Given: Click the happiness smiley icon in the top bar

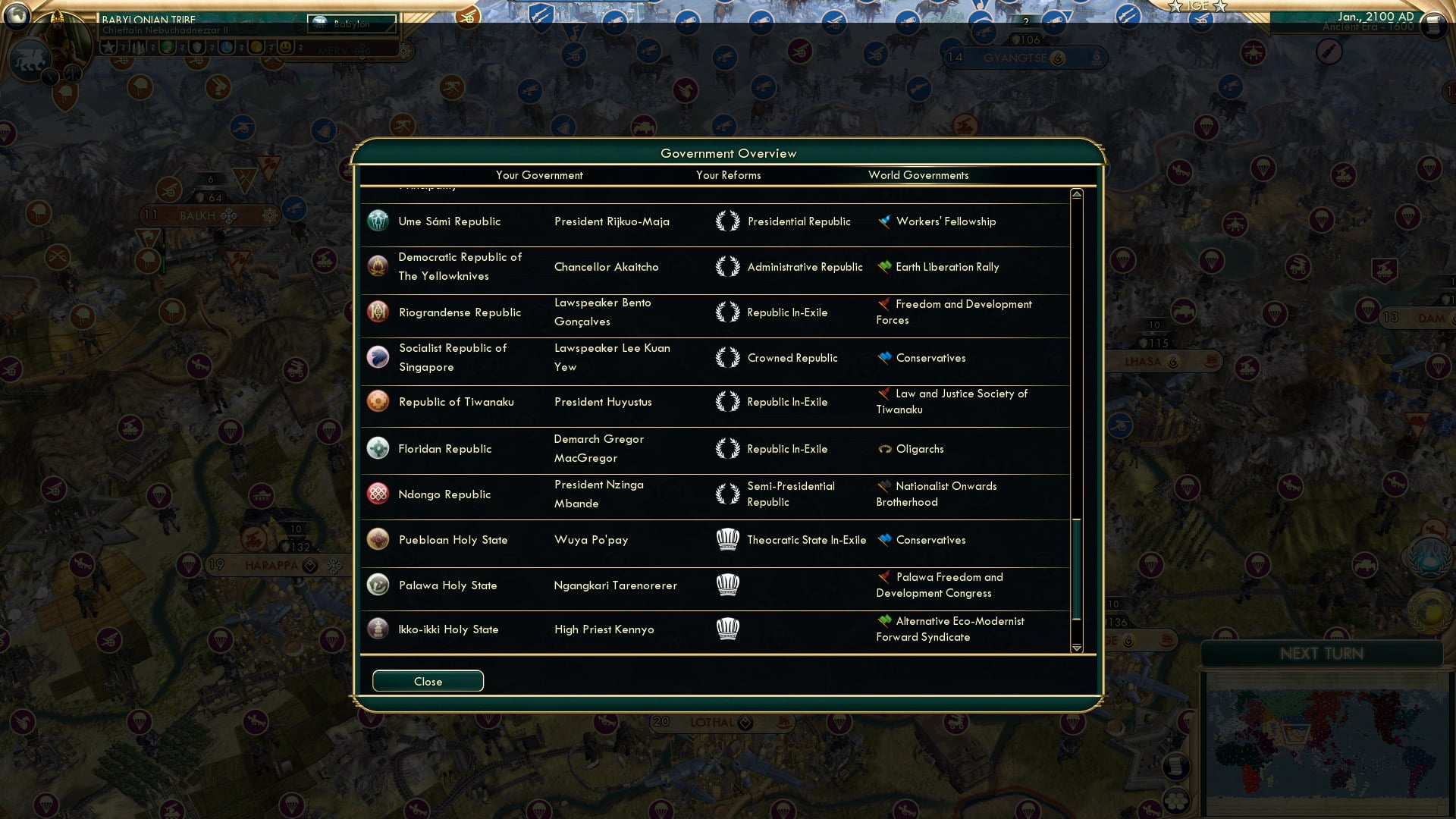Looking at the screenshot, I should pyautogui.click(x=285, y=47).
